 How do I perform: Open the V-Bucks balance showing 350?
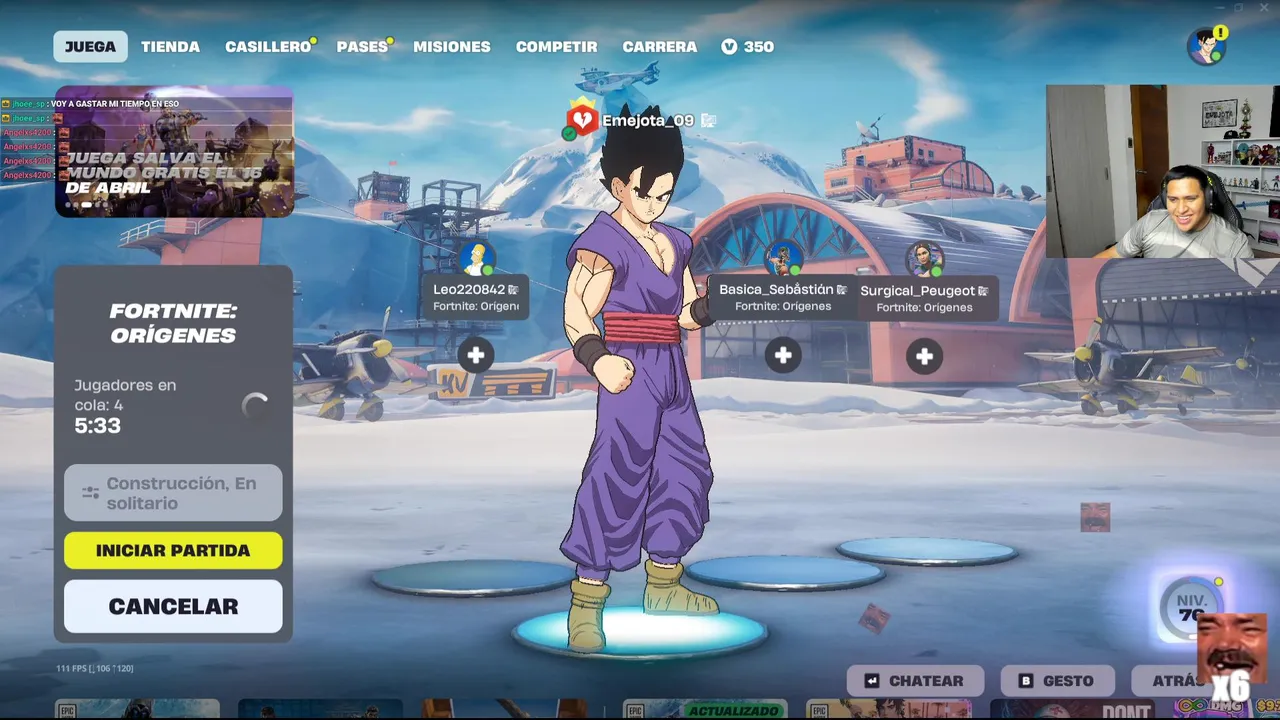pyautogui.click(x=748, y=47)
